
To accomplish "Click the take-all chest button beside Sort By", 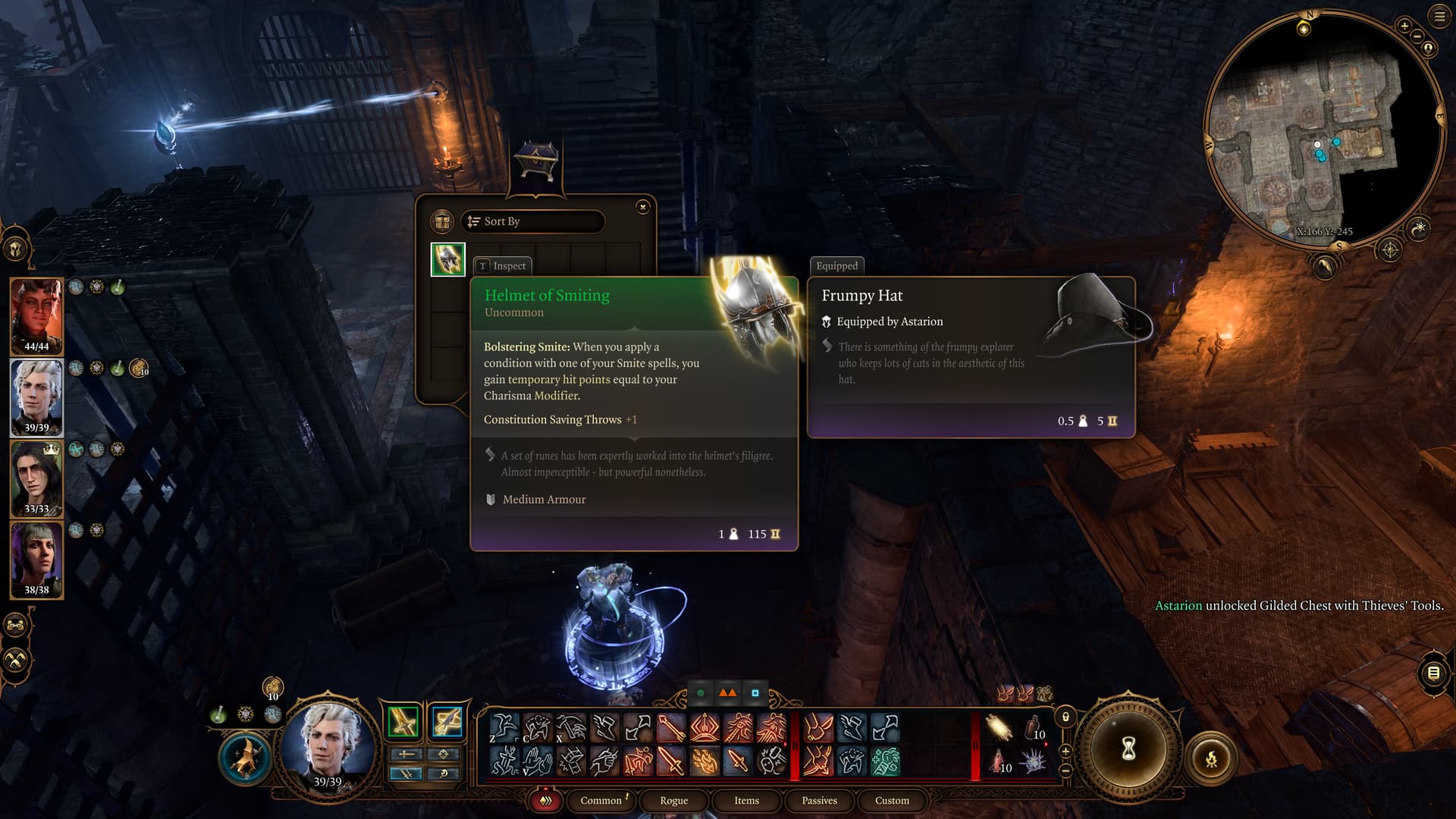I will [x=441, y=221].
